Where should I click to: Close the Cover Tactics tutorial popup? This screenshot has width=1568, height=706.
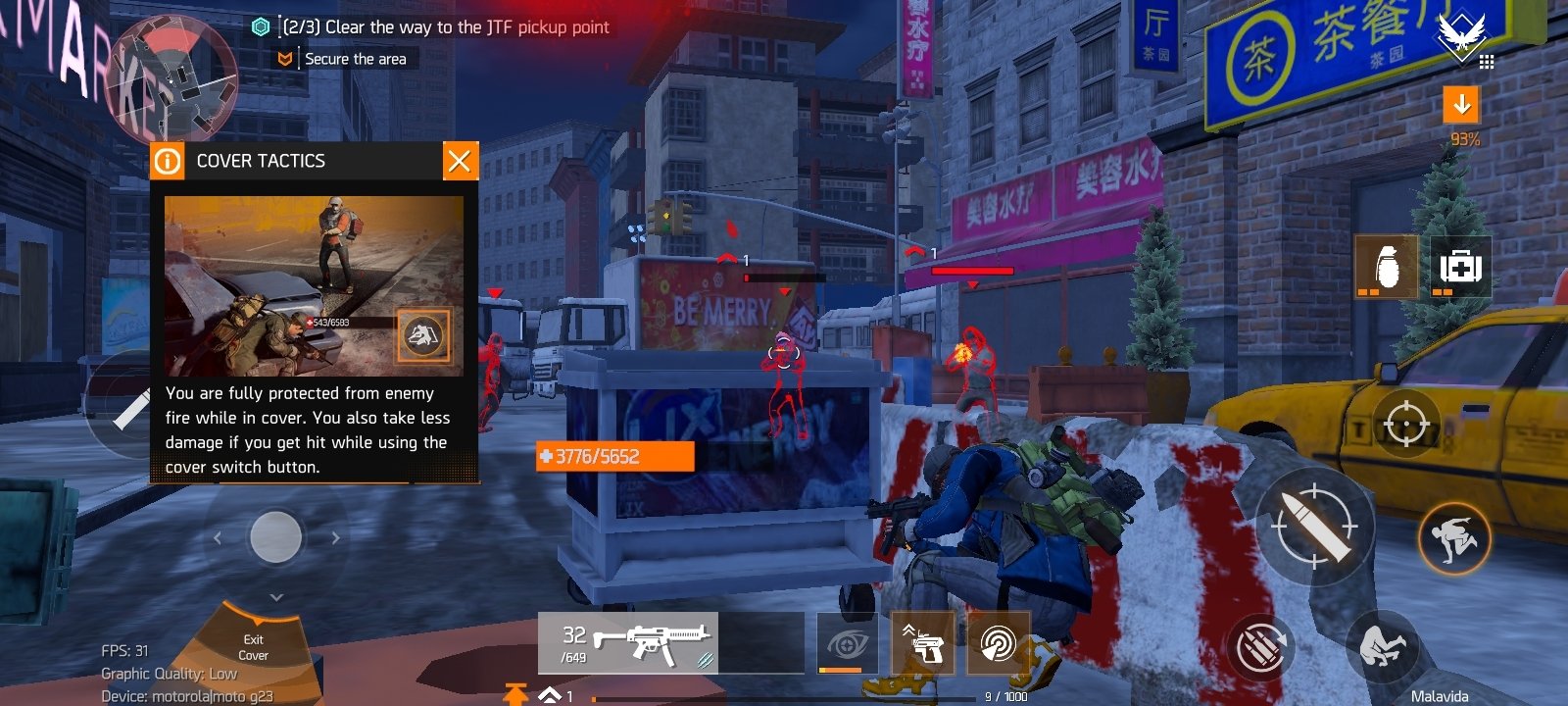click(459, 161)
